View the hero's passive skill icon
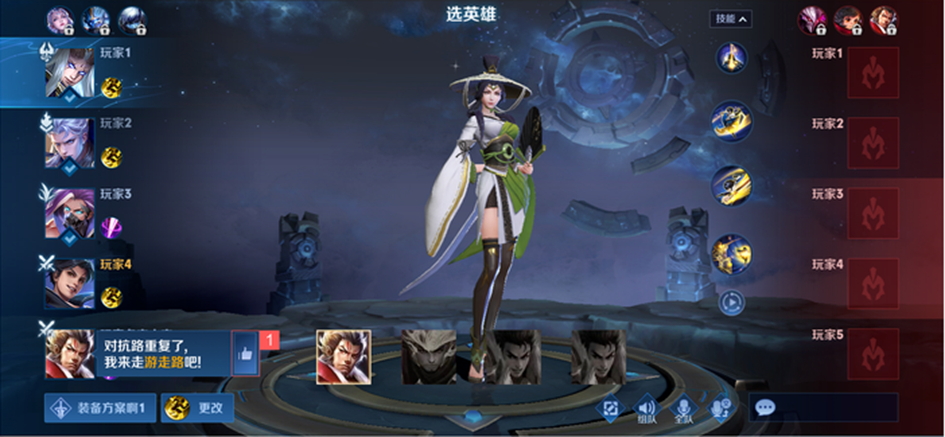The width and height of the screenshot is (945, 437). click(731, 57)
